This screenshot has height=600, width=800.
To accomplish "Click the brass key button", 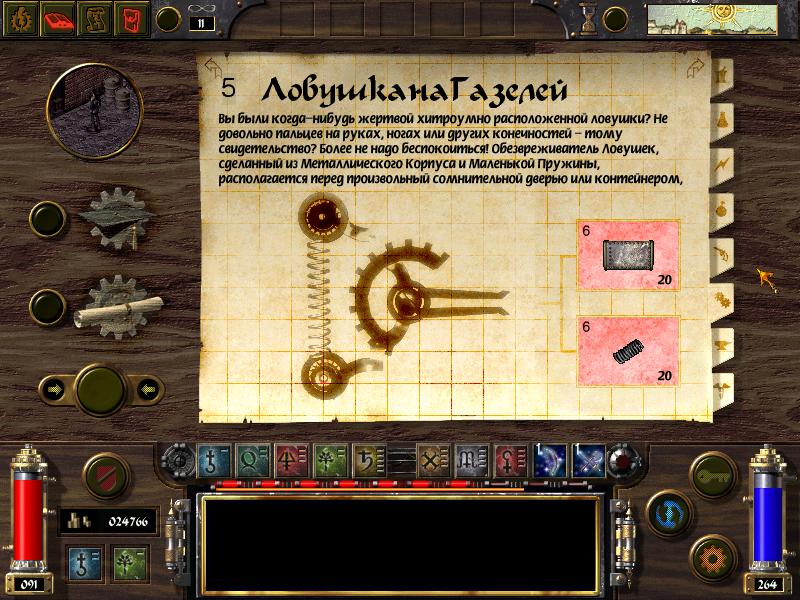I will click(715, 471).
